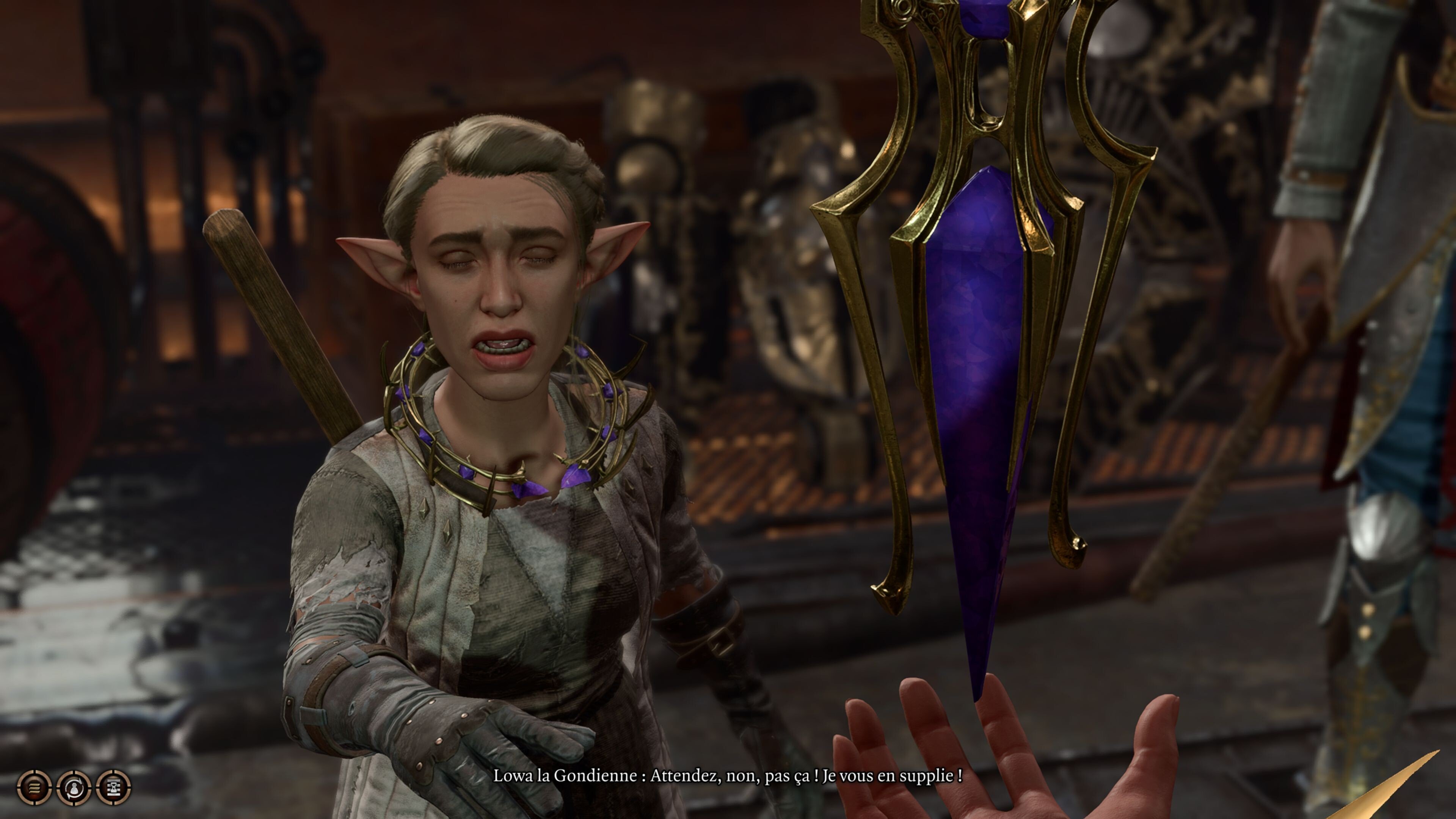Expand the dialogue history with the hourglass button
The height and width of the screenshot is (819, 1456).
[114, 788]
